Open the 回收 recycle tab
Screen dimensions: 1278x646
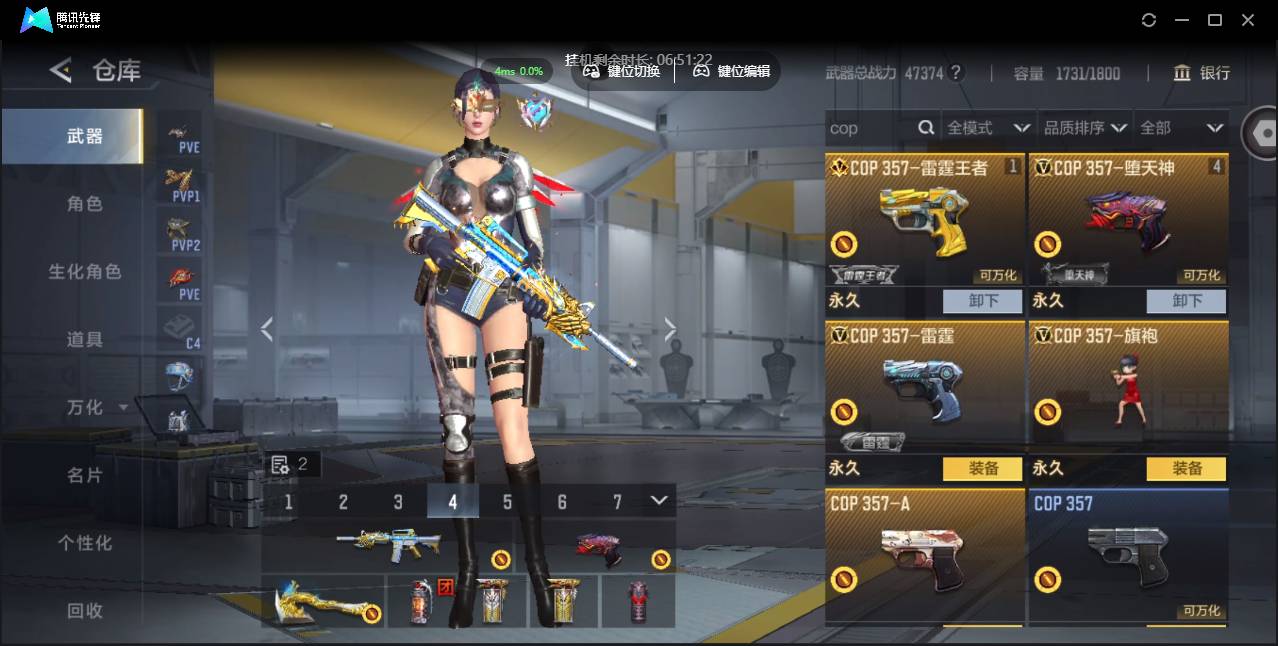coord(85,611)
